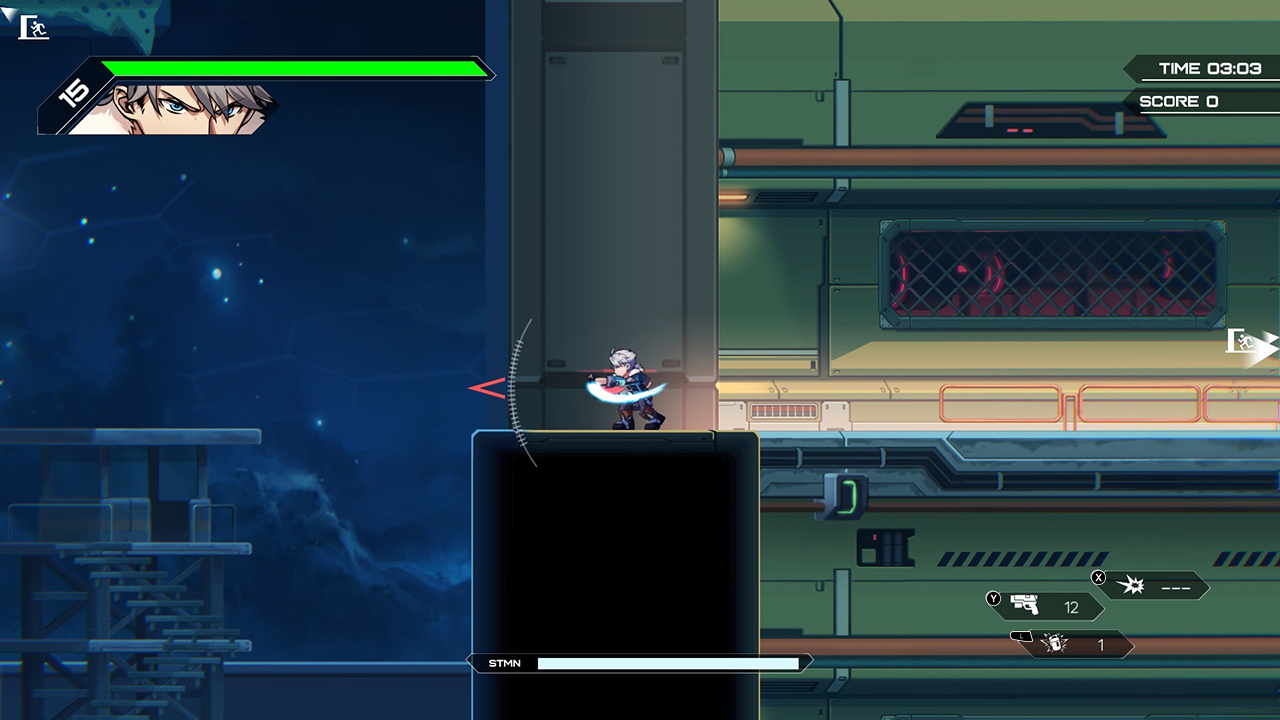
Task: Click the red left-pointing arrow indicator
Action: point(485,388)
